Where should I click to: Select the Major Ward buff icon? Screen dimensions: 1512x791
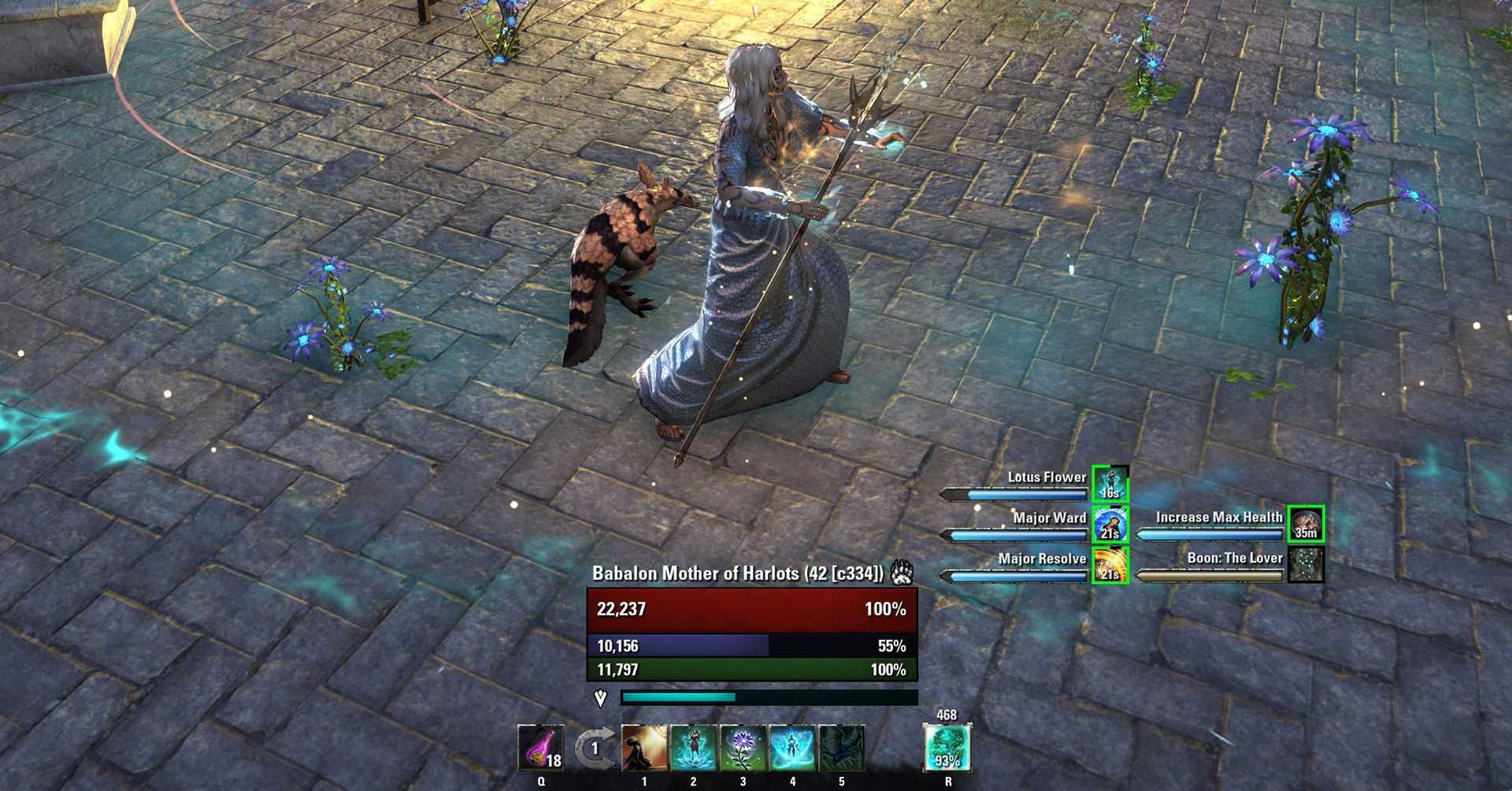(x=1110, y=525)
